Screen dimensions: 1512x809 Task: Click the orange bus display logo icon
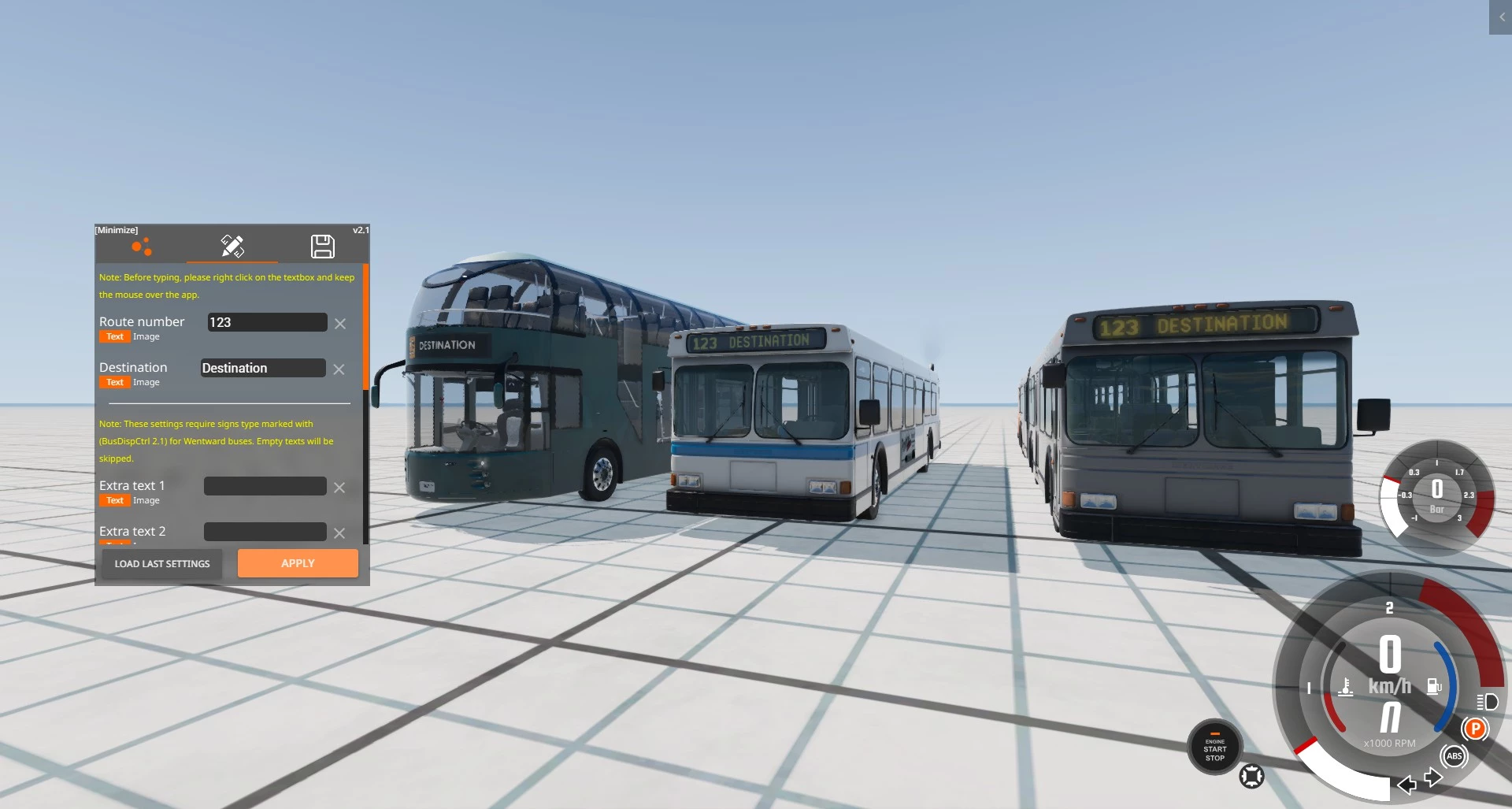click(x=143, y=246)
